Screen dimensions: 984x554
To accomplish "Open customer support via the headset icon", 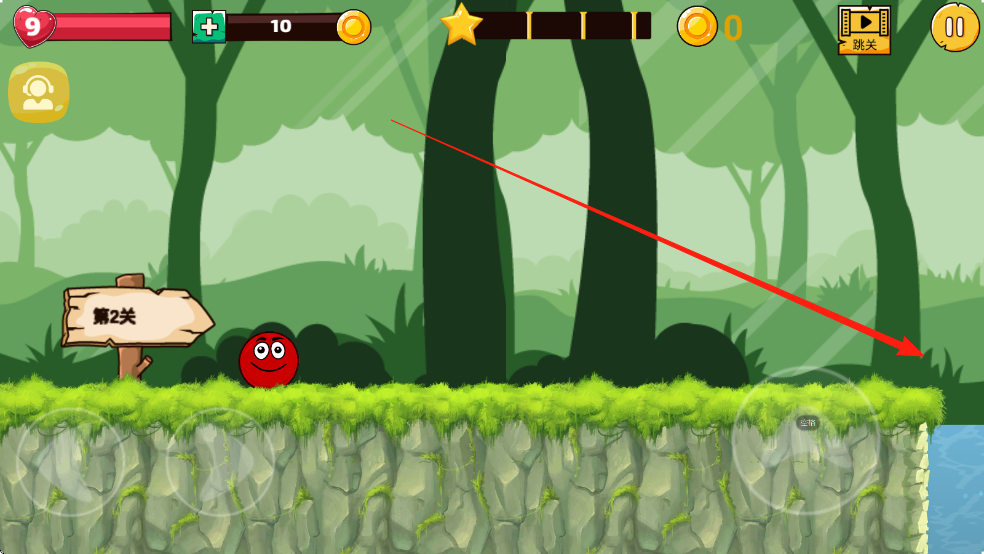I will click(x=39, y=92).
